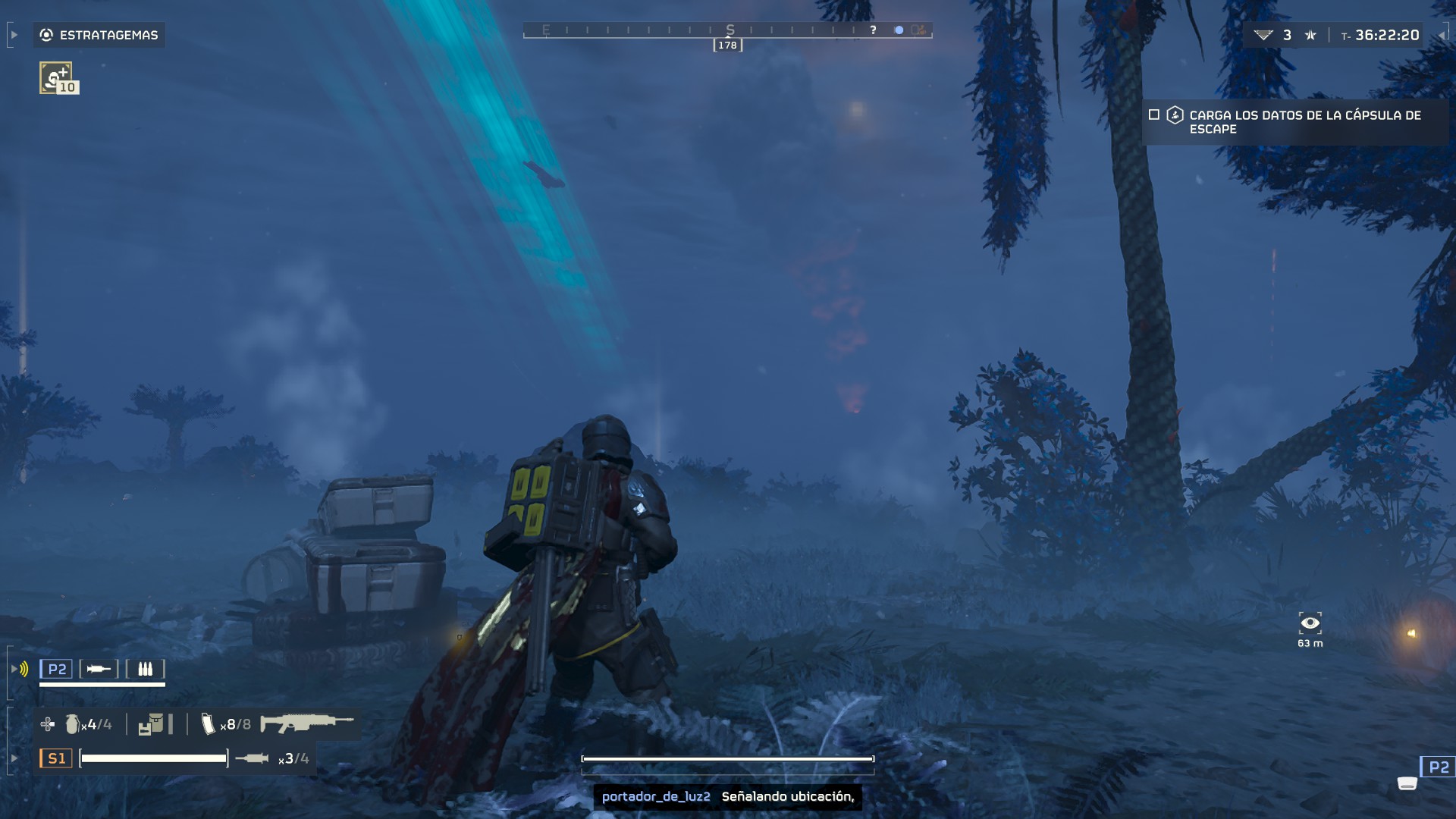Click the S1 player badge
1456x819 pixels.
click(56, 758)
